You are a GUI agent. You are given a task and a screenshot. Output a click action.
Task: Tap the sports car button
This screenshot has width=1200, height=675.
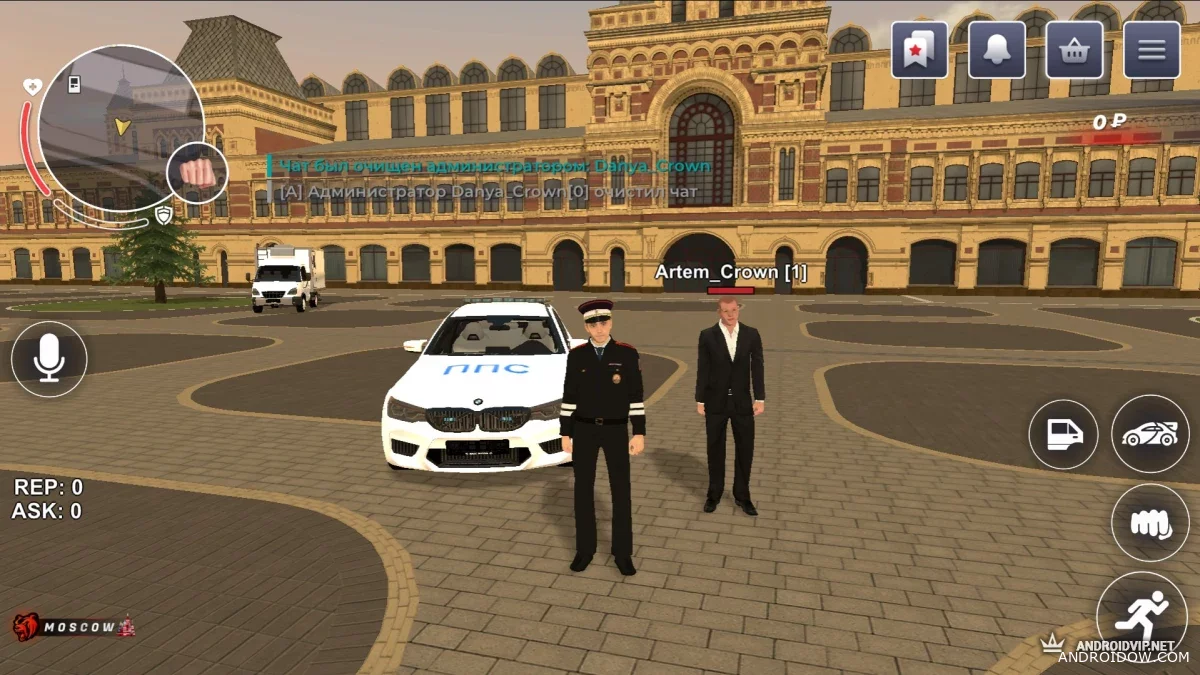click(x=1150, y=434)
